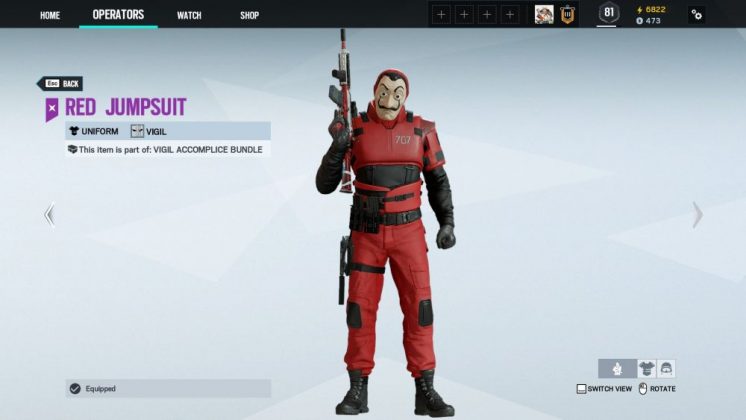746x420 pixels.
Task: Go to the Watch tab
Action: coord(189,15)
